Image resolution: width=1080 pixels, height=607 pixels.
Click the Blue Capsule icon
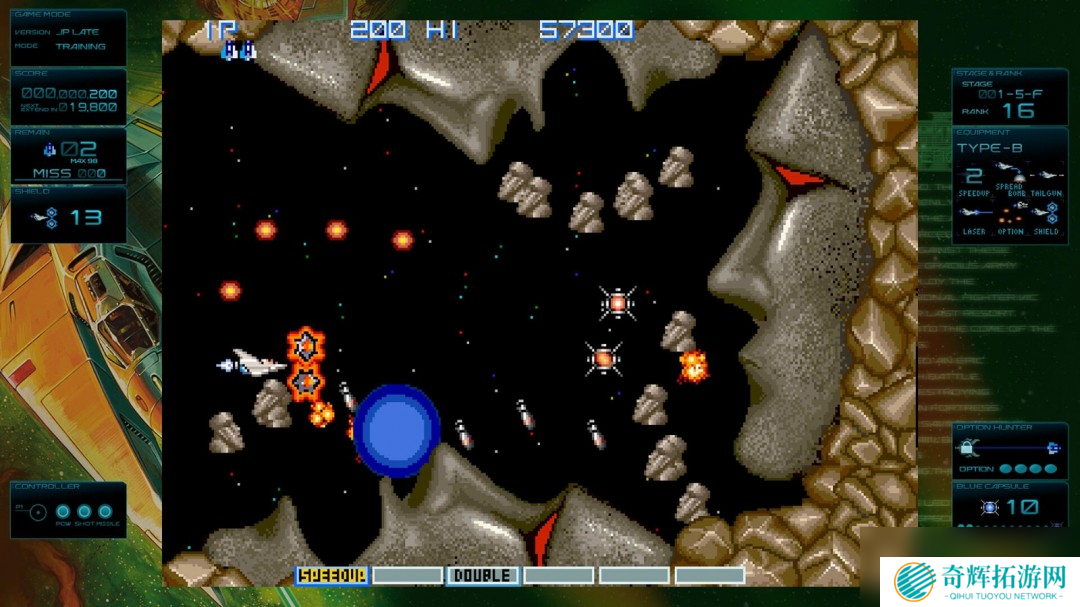click(x=990, y=507)
